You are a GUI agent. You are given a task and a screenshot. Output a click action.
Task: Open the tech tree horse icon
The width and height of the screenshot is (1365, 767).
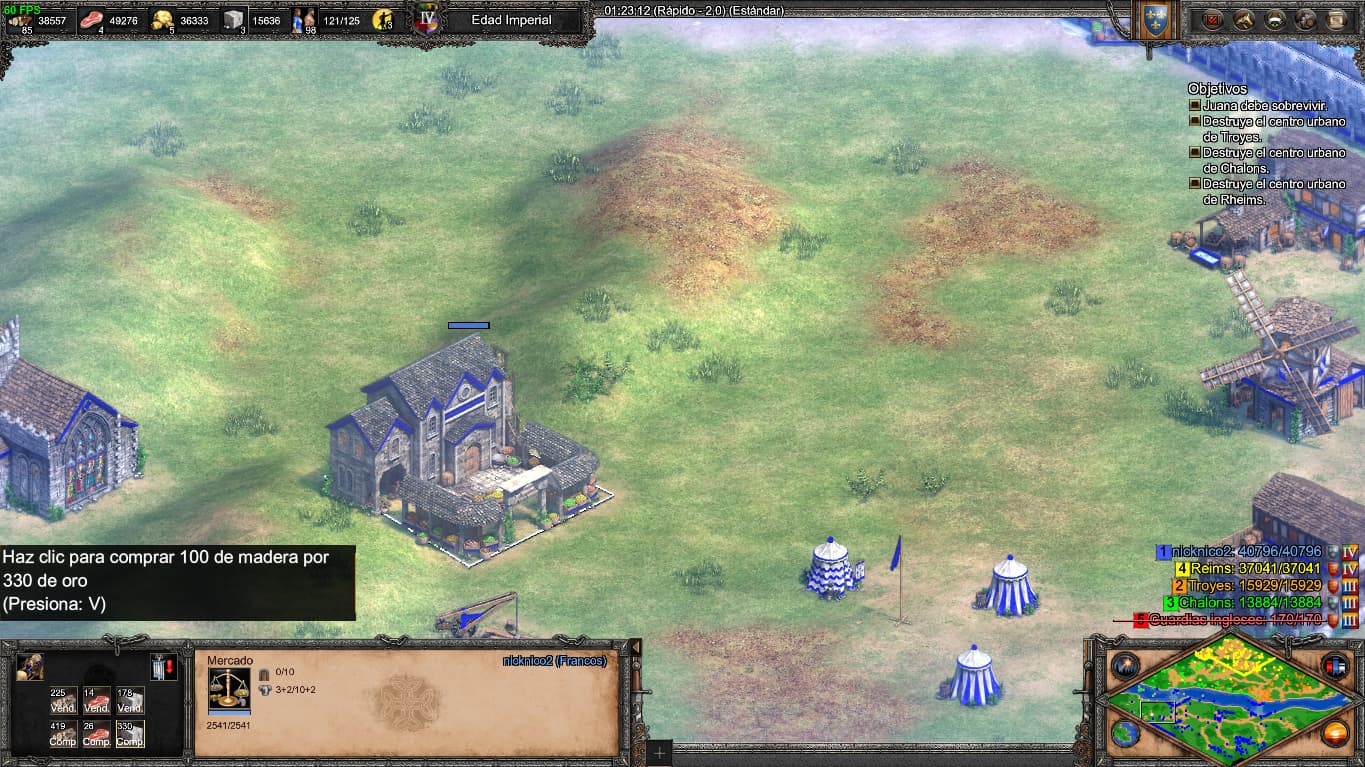pyautogui.click(x=1244, y=19)
